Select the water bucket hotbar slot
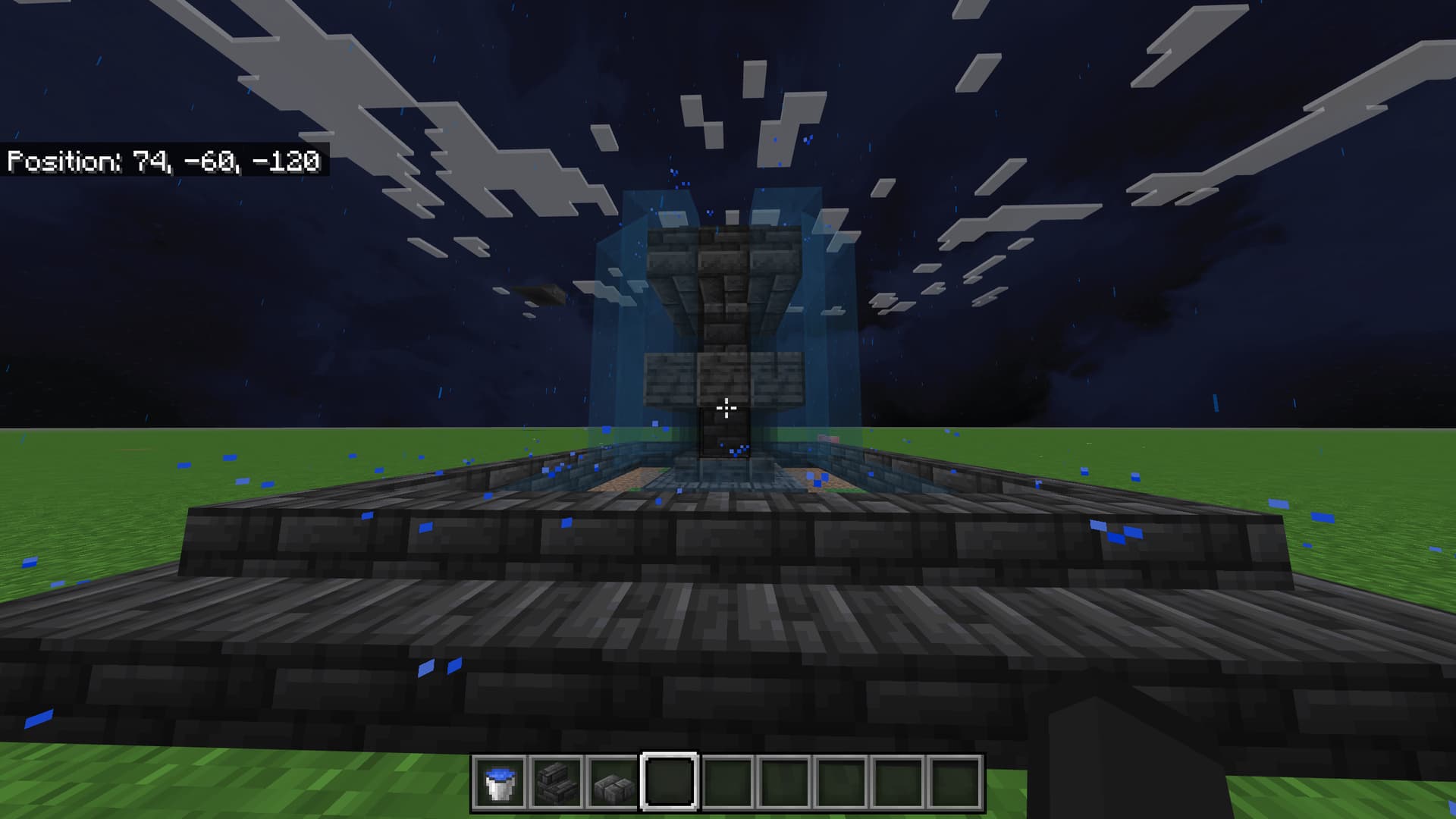Image resolution: width=1456 pixels, height=819 pixels. 500,783
